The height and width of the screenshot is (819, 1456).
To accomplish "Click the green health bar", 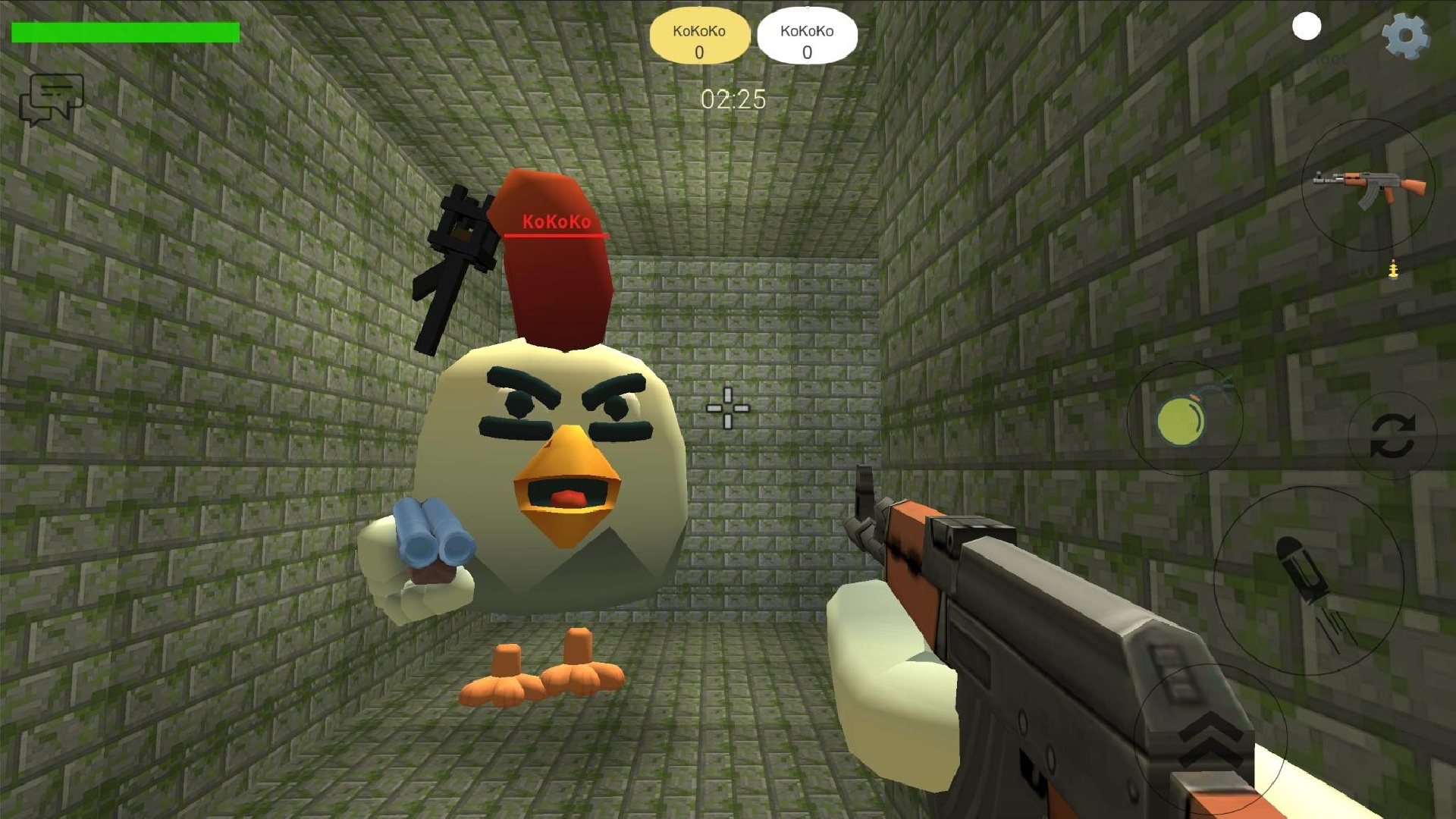I will point(125,32).
